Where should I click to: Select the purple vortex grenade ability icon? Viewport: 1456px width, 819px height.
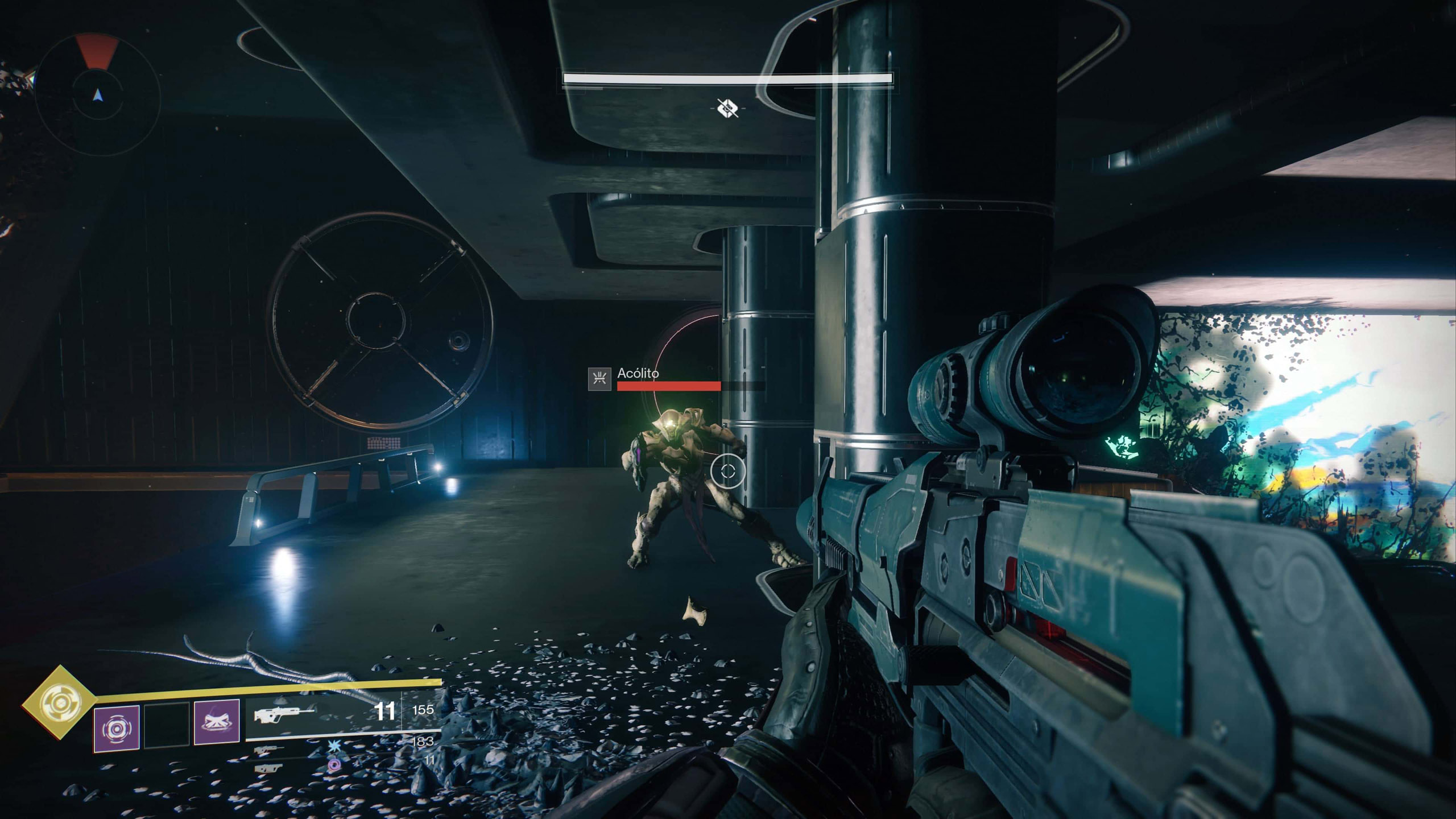(x=117, y=729)
